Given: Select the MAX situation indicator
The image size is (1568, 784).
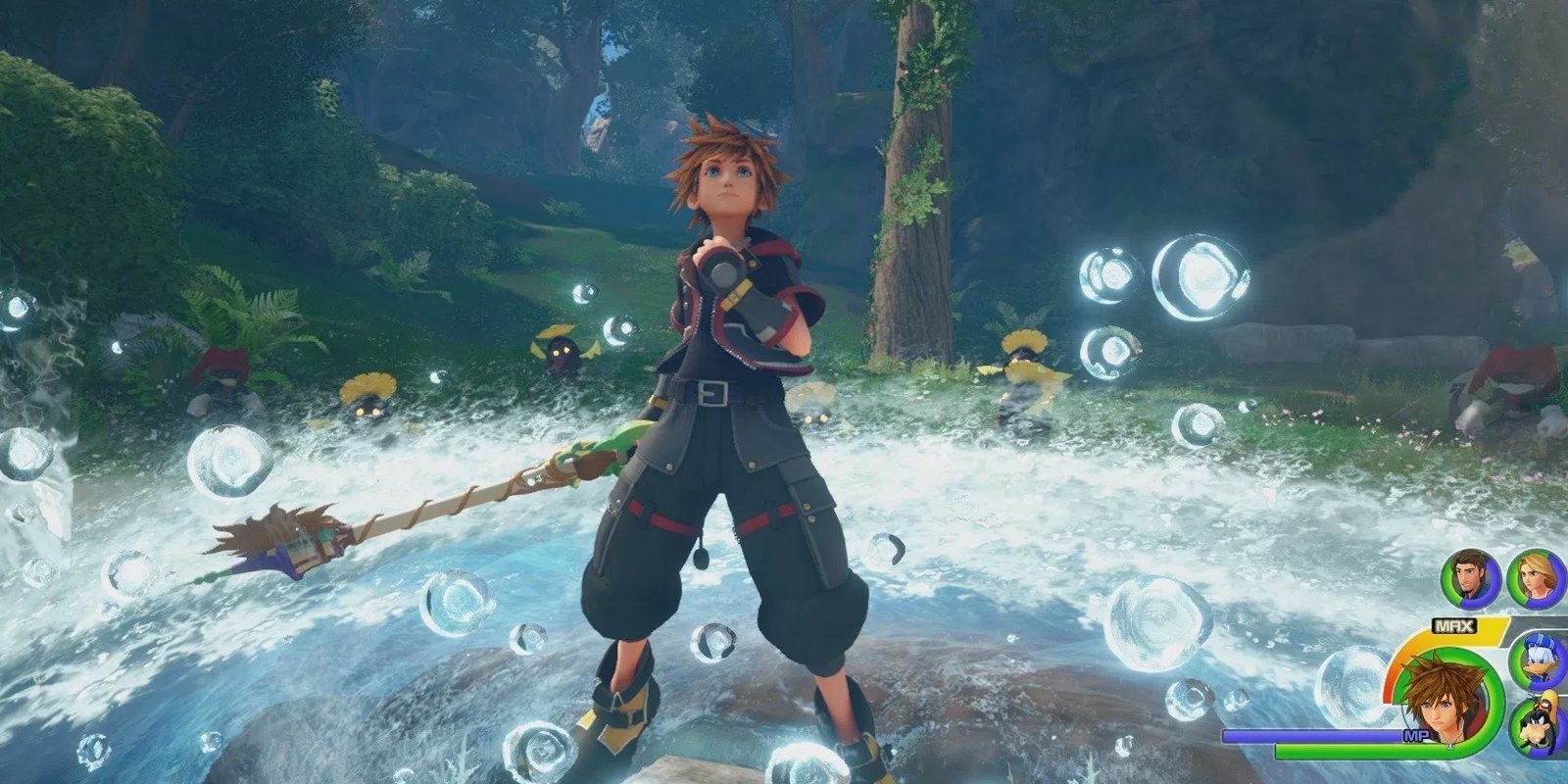Looking at the screenshot, I should click(1453, 624).
